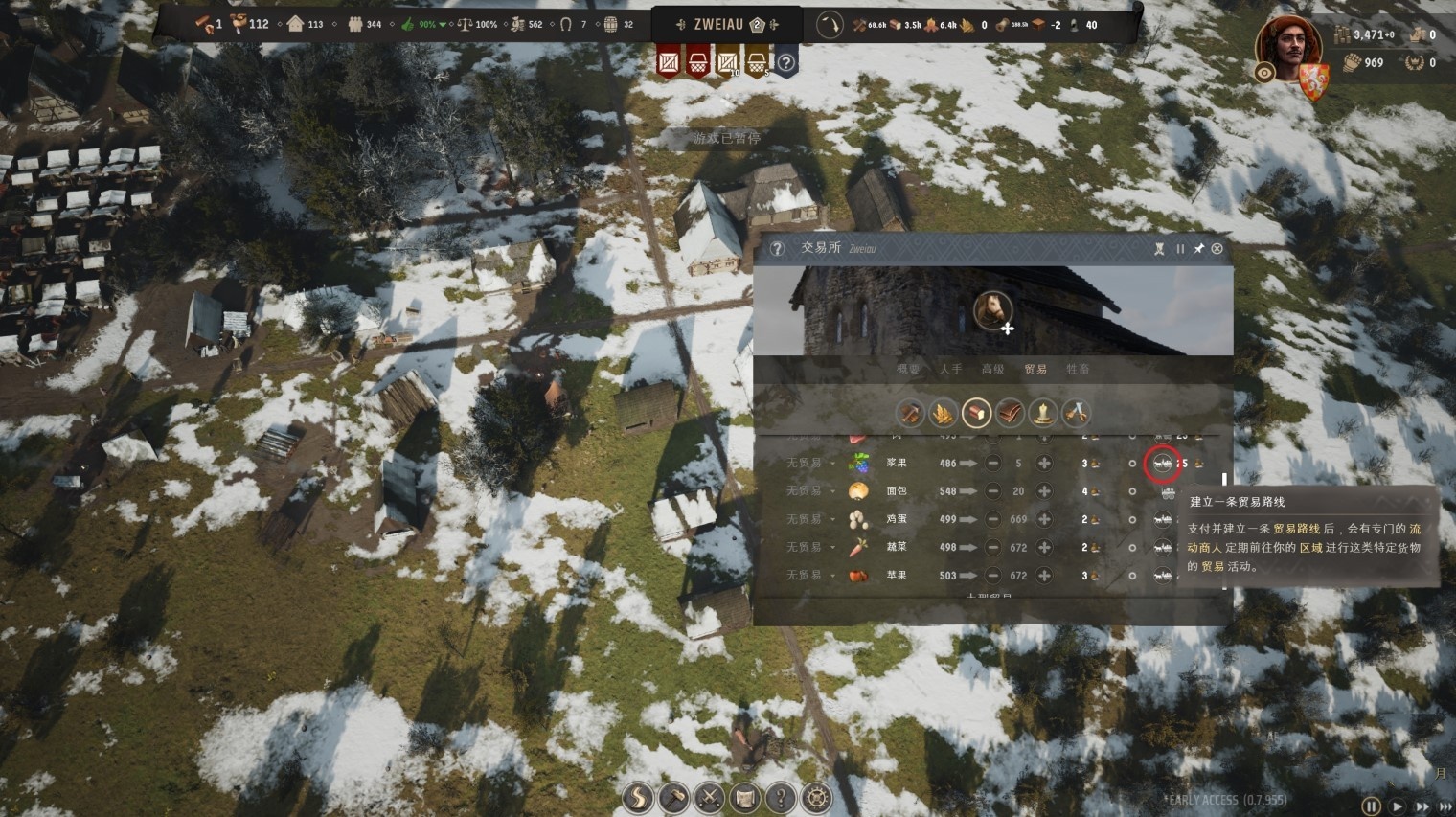This screenshot has height=817, width=1456.
Task: Pause the trading post building
Action: coord(1180,249)
